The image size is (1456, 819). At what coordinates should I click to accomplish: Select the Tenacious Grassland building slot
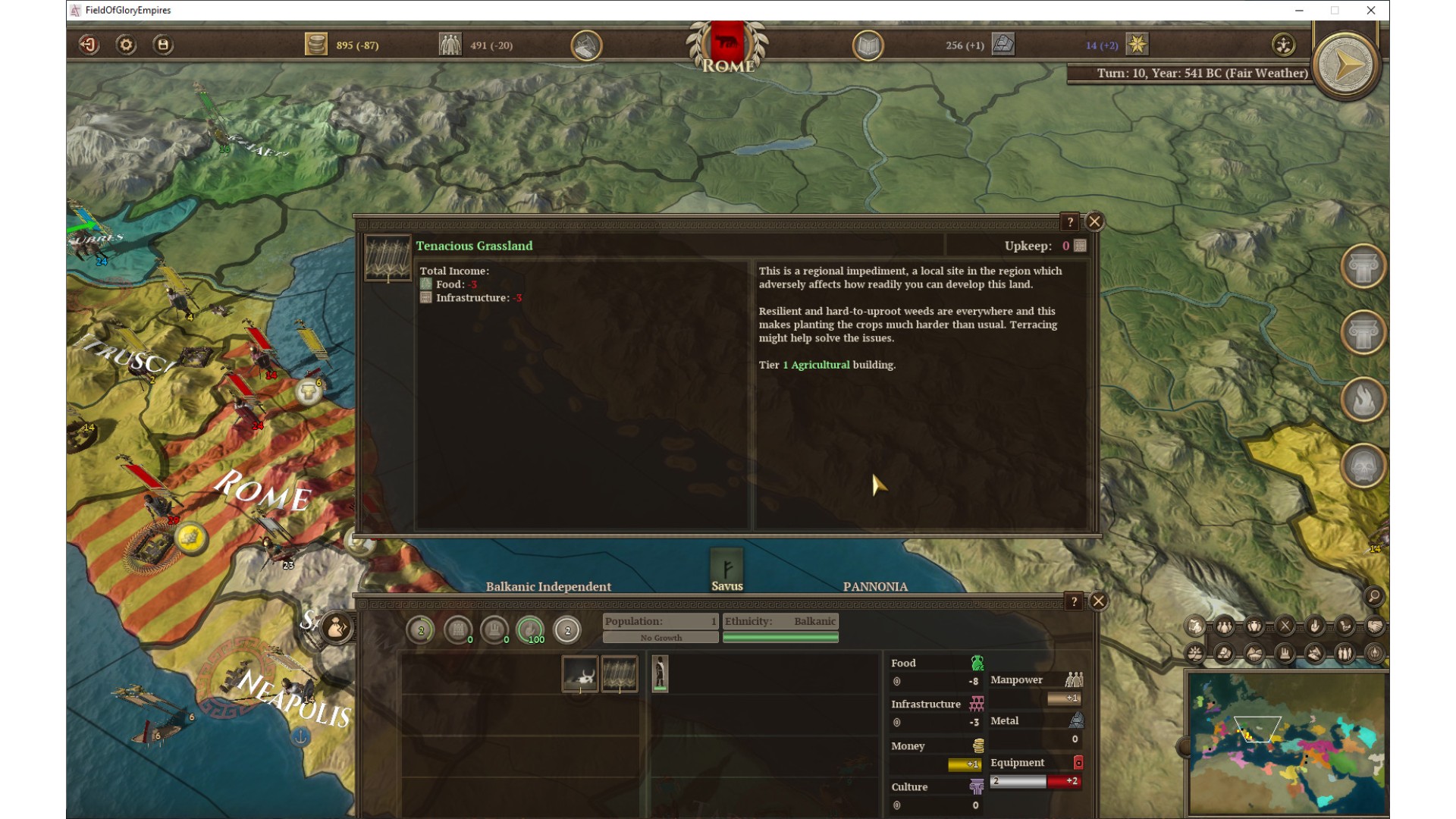(620, 674)
